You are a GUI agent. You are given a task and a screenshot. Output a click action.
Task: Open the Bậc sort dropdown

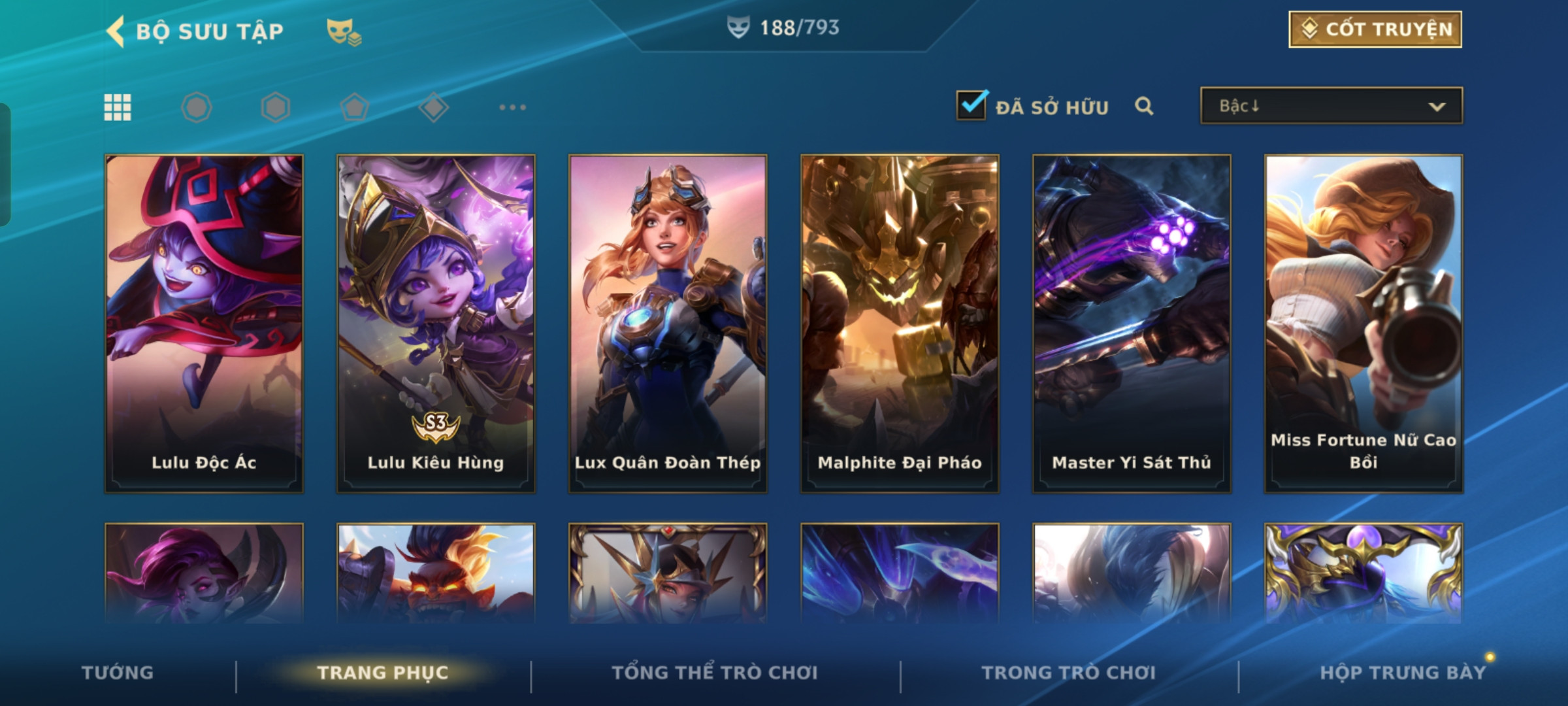pyautogui.click(x=1331, y=106)
